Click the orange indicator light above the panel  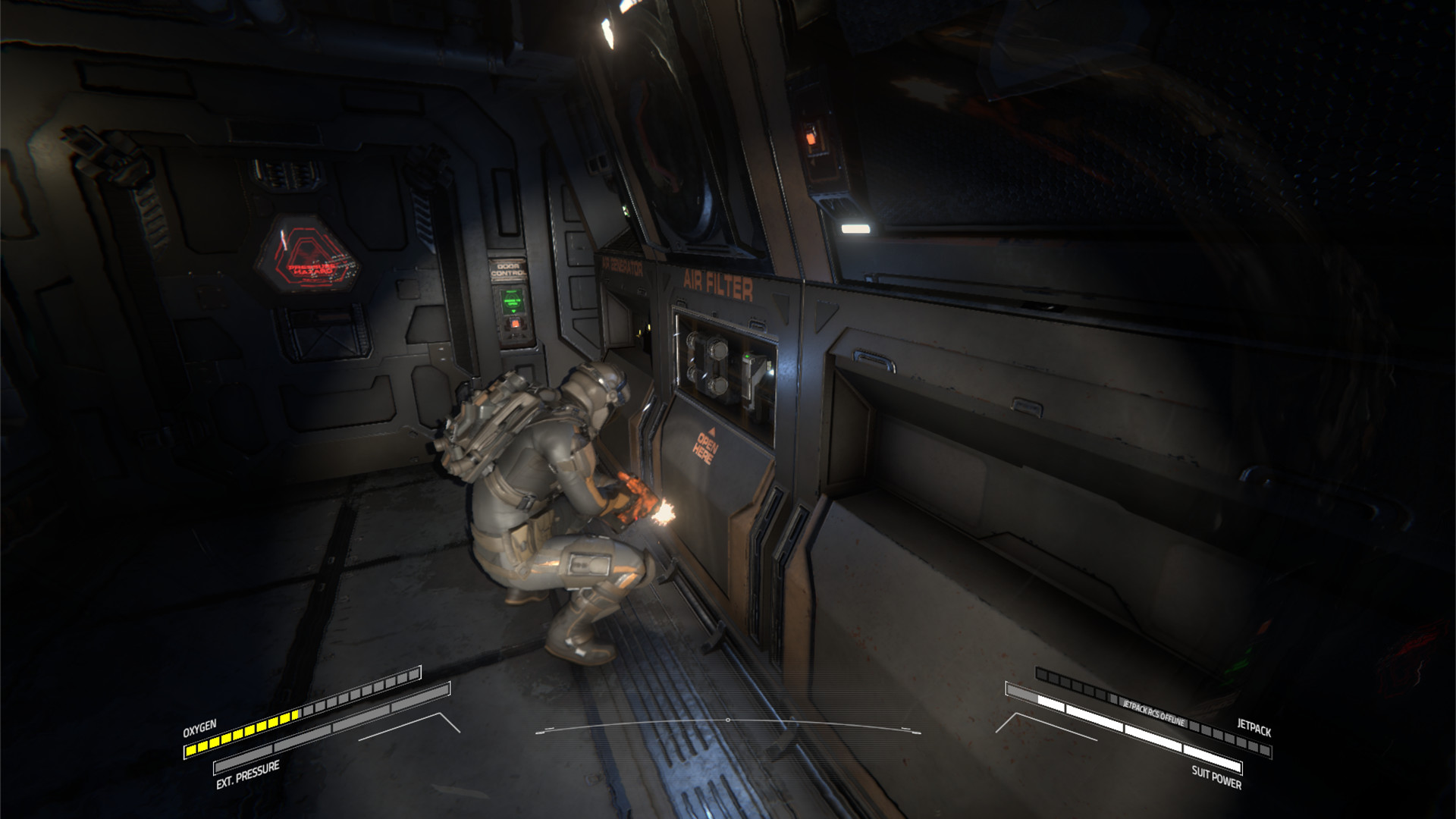pyautogui.click(x=811, y=137)
